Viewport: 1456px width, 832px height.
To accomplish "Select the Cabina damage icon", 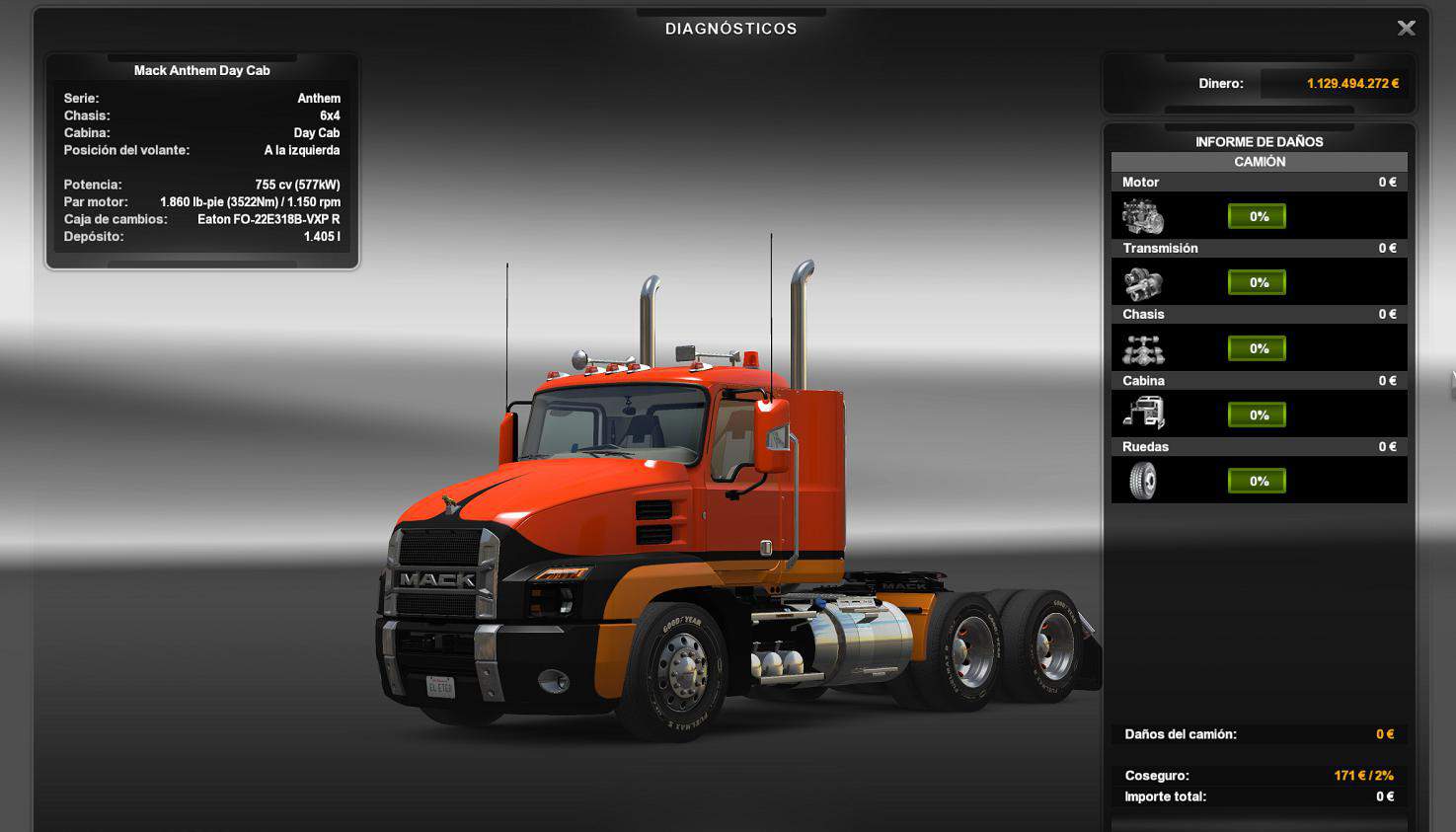I will (1143, 415).
